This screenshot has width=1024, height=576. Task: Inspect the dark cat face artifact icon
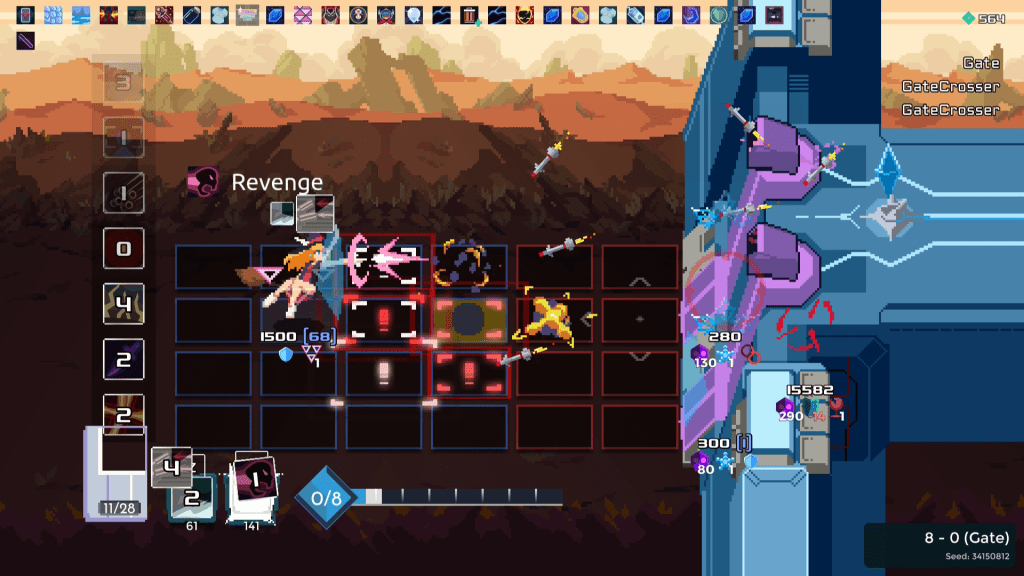tap(330, 15)
